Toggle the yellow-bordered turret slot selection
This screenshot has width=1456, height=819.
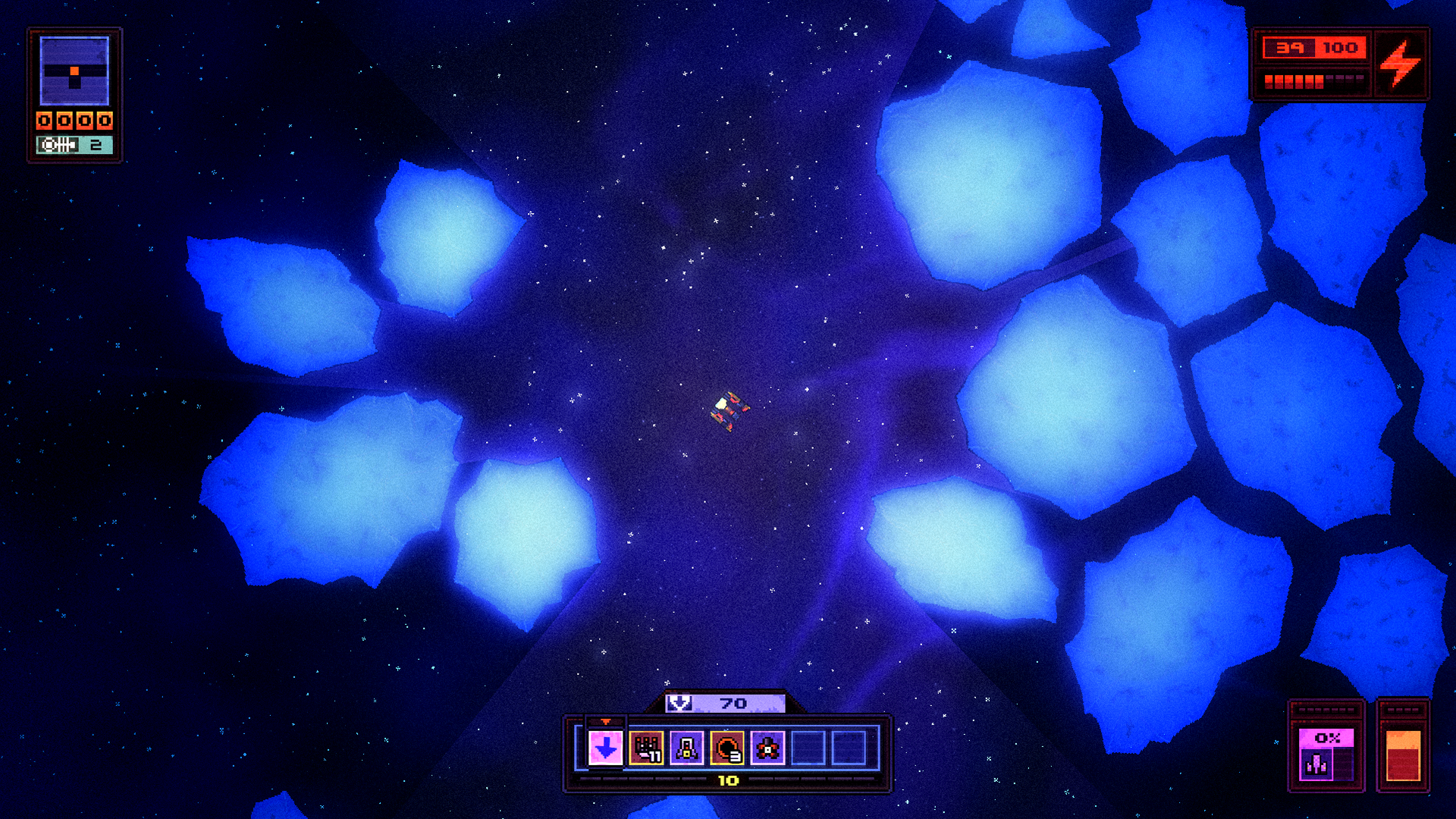click(x=647, y=748)
